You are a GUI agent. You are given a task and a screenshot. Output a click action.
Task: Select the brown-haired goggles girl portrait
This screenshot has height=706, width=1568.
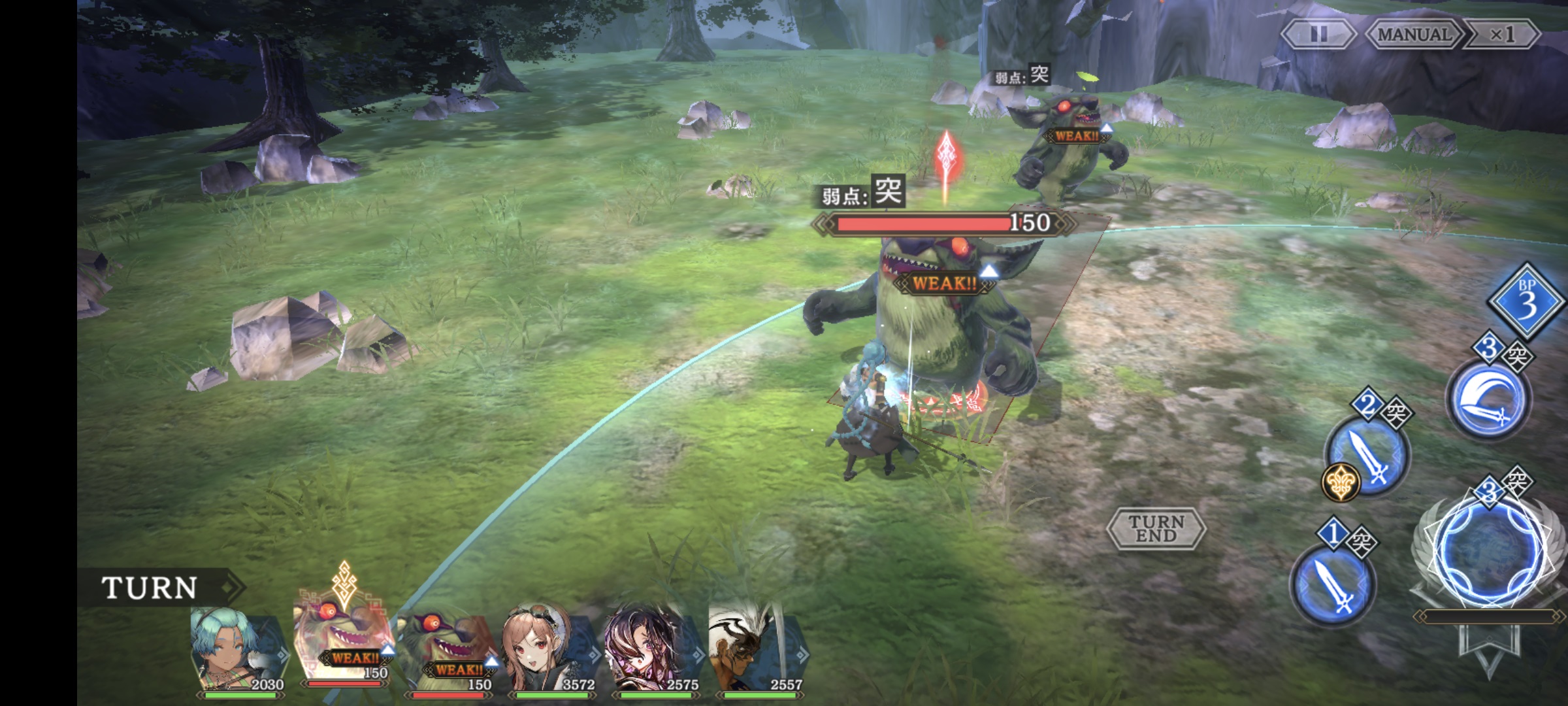547,650
